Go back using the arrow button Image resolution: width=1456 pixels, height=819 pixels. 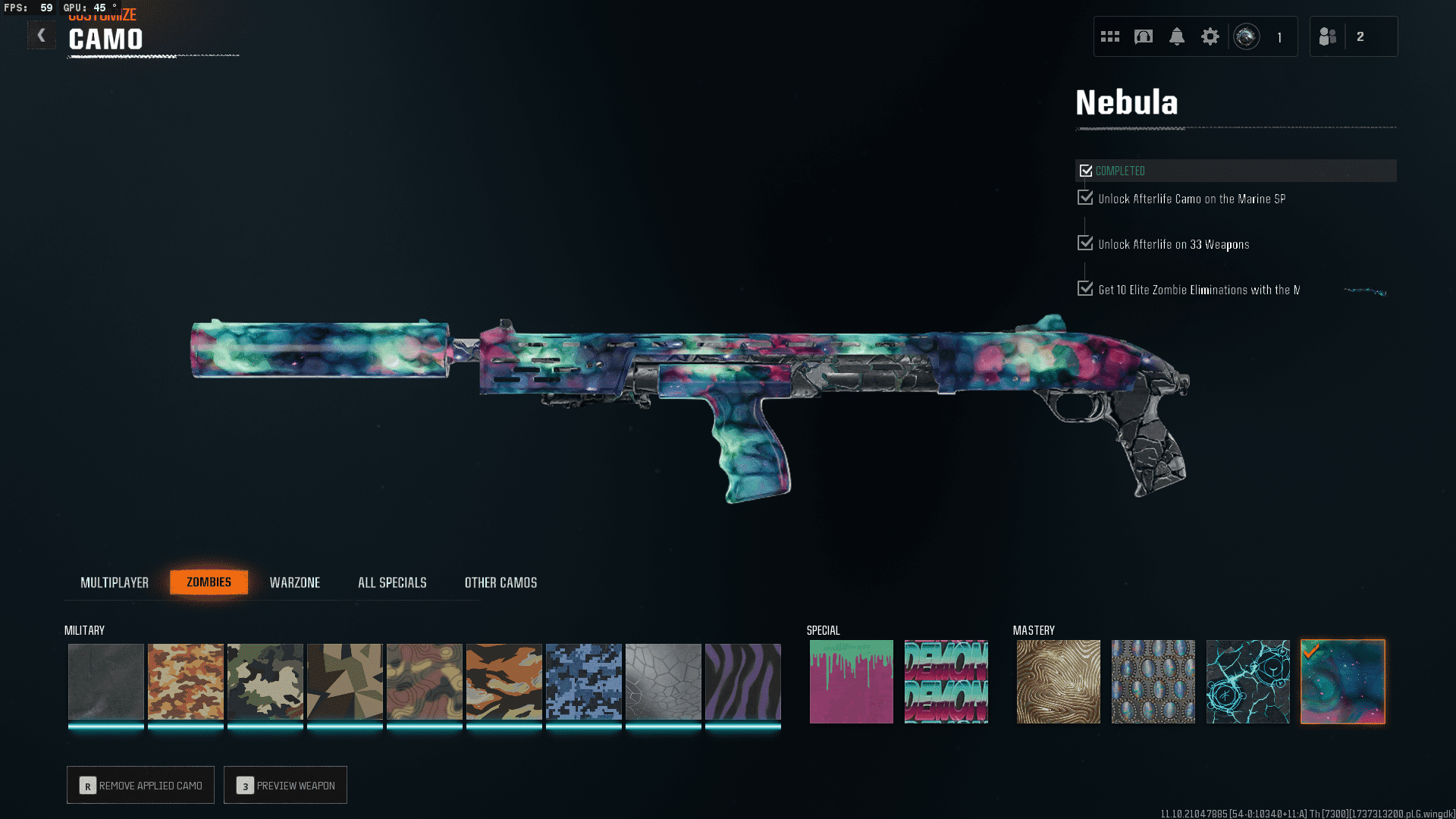42,35
